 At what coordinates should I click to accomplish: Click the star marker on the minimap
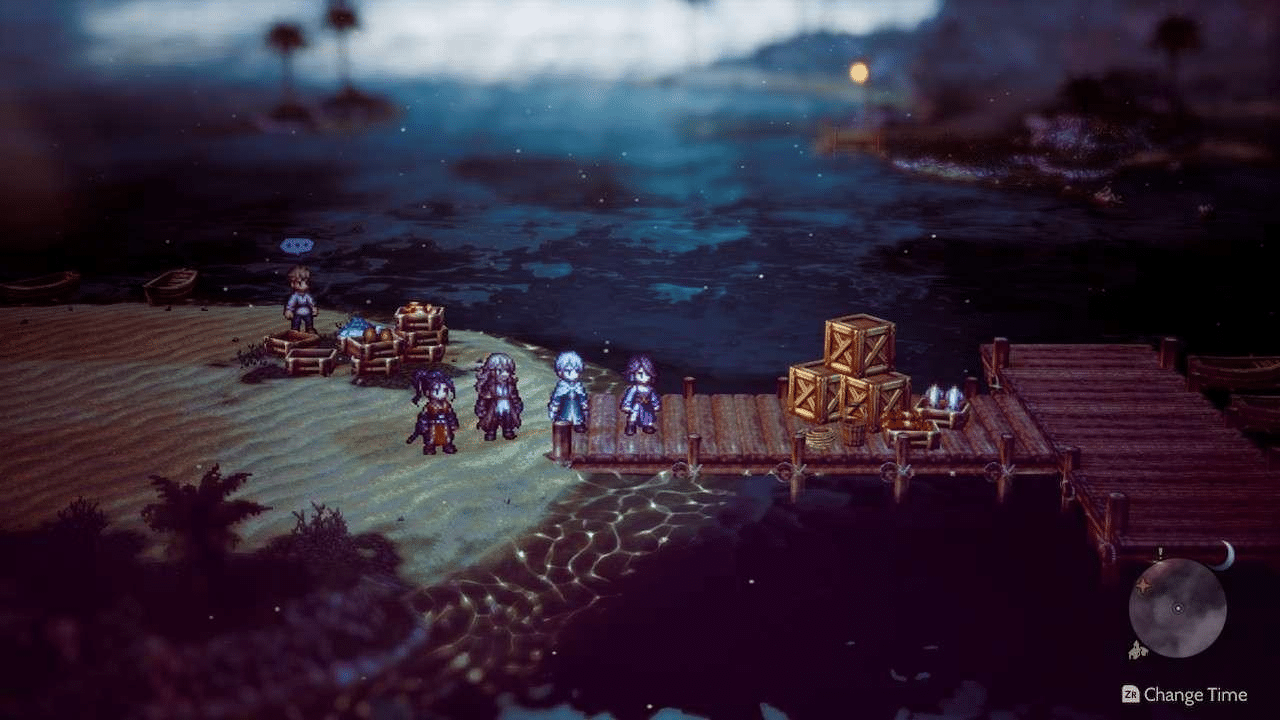point(1142,585)
